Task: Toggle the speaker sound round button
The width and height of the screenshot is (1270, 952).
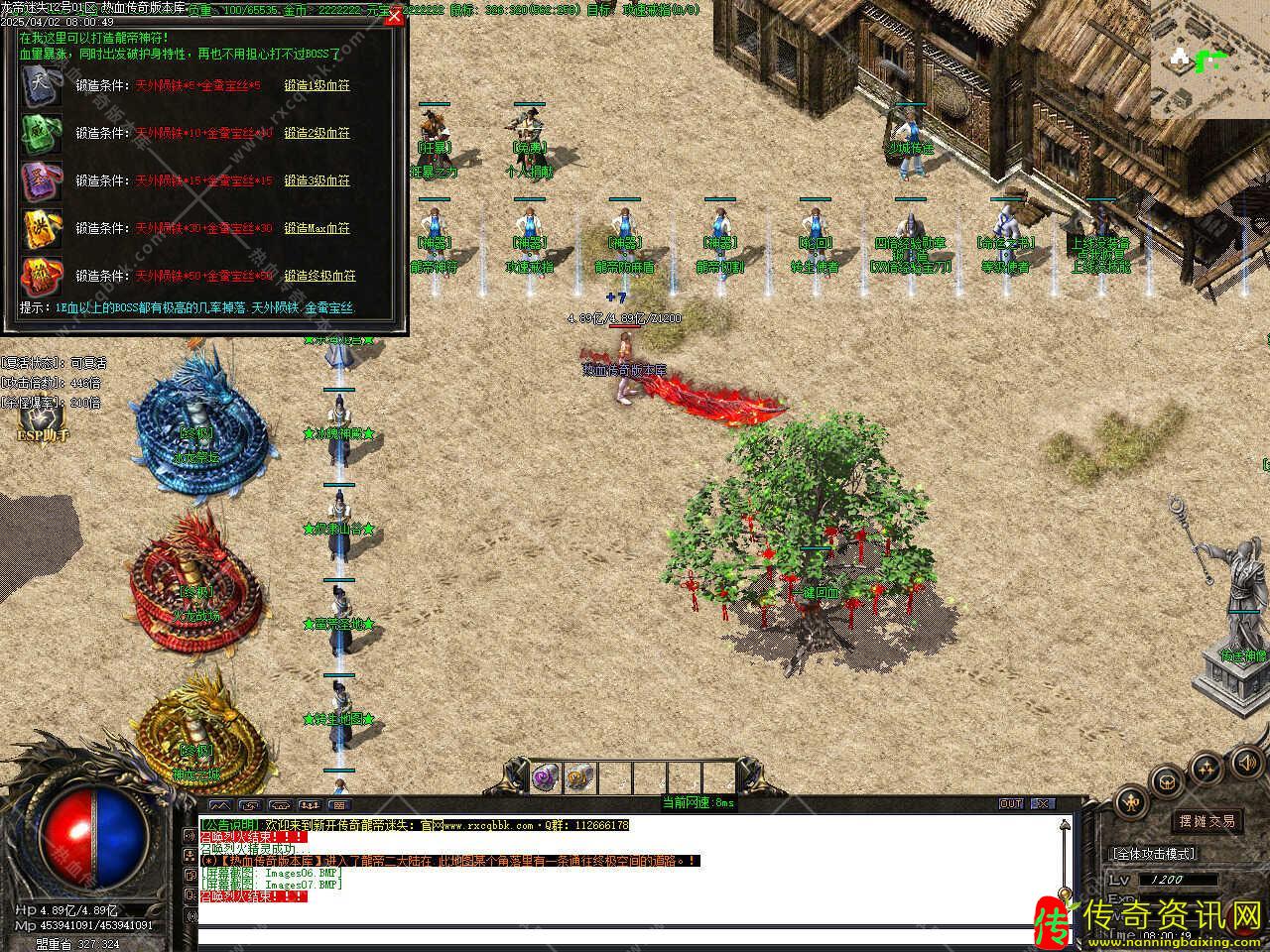Action: [x=1245, y=763]
